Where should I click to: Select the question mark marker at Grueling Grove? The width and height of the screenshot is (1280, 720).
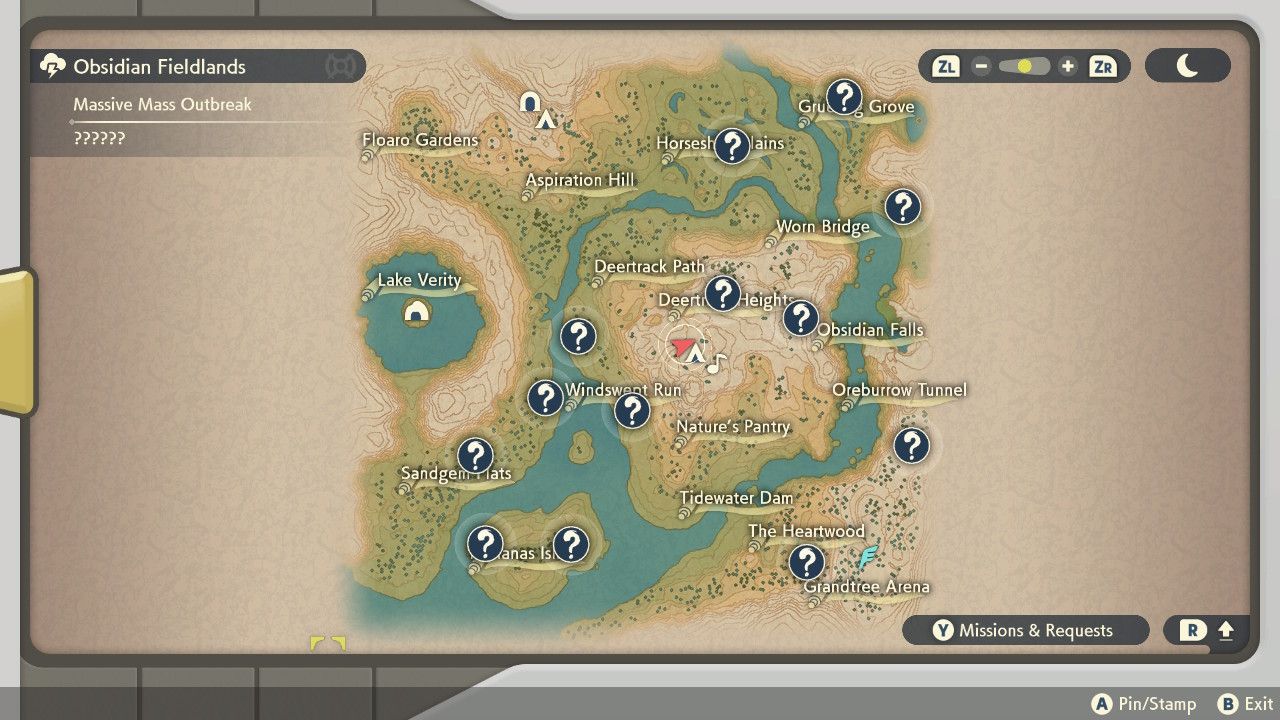847,96
